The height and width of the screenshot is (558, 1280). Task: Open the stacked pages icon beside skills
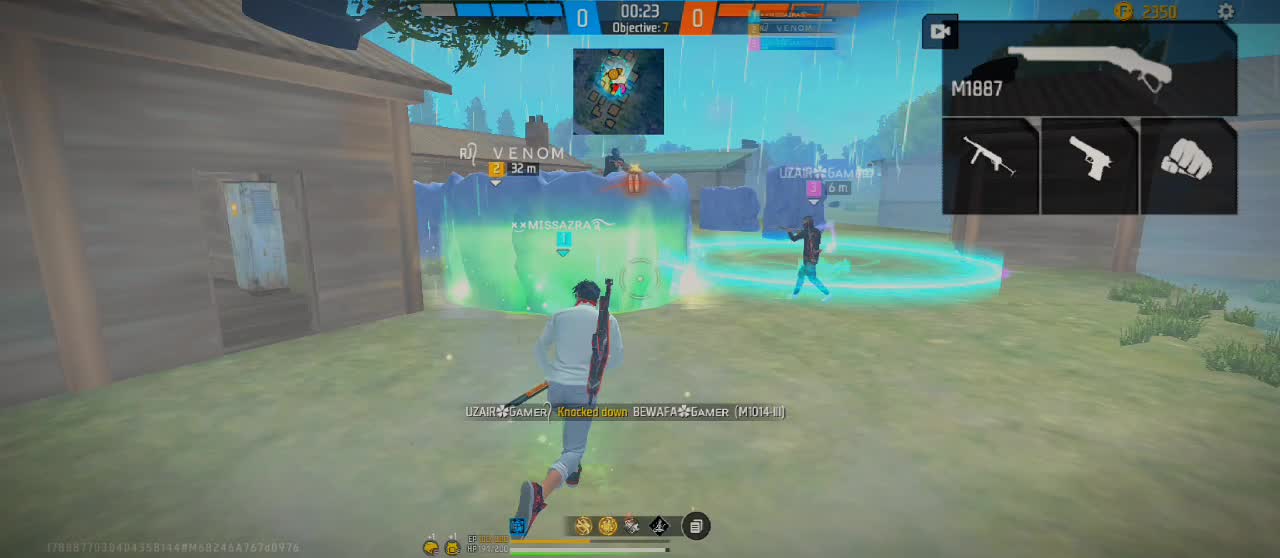coord(696,526)
